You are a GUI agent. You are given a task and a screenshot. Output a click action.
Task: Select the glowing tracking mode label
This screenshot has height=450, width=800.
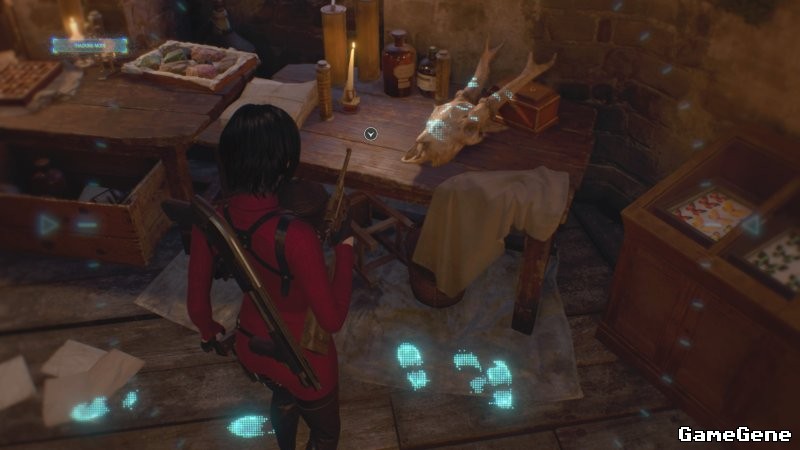click(x=90, y=45)
